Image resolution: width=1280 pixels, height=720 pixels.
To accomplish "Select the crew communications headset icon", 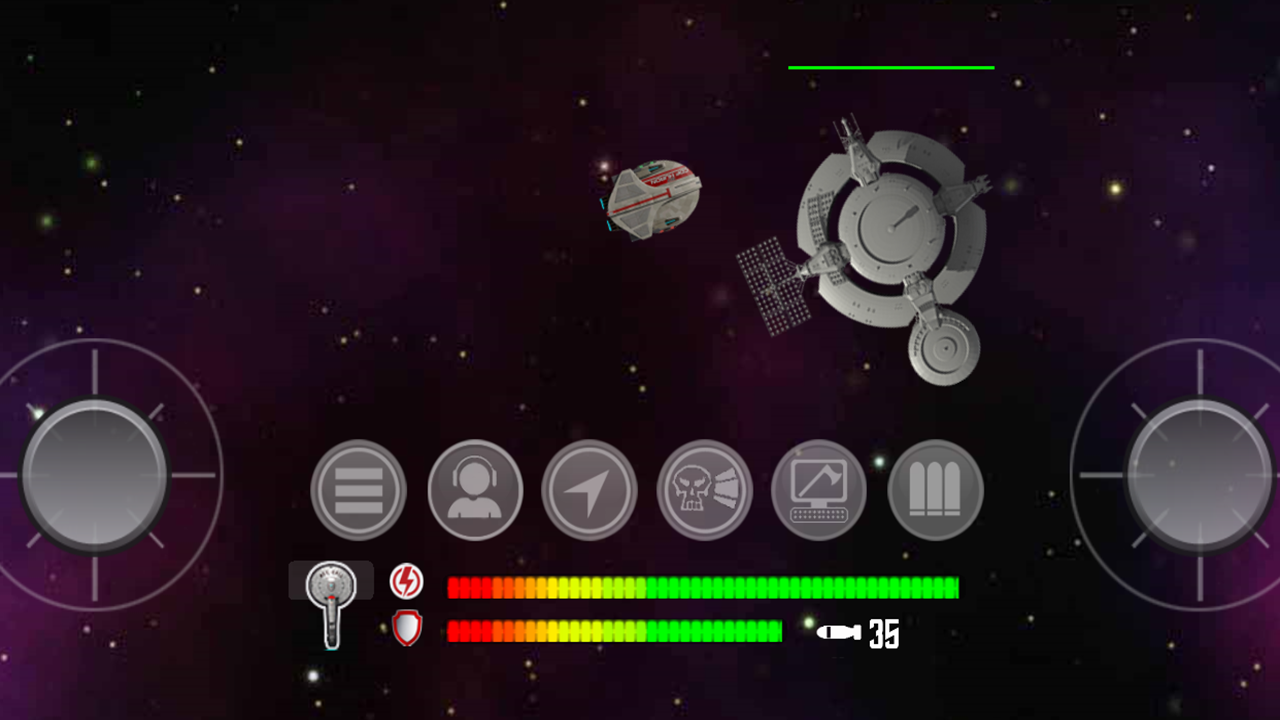I will tap(474, 490).
